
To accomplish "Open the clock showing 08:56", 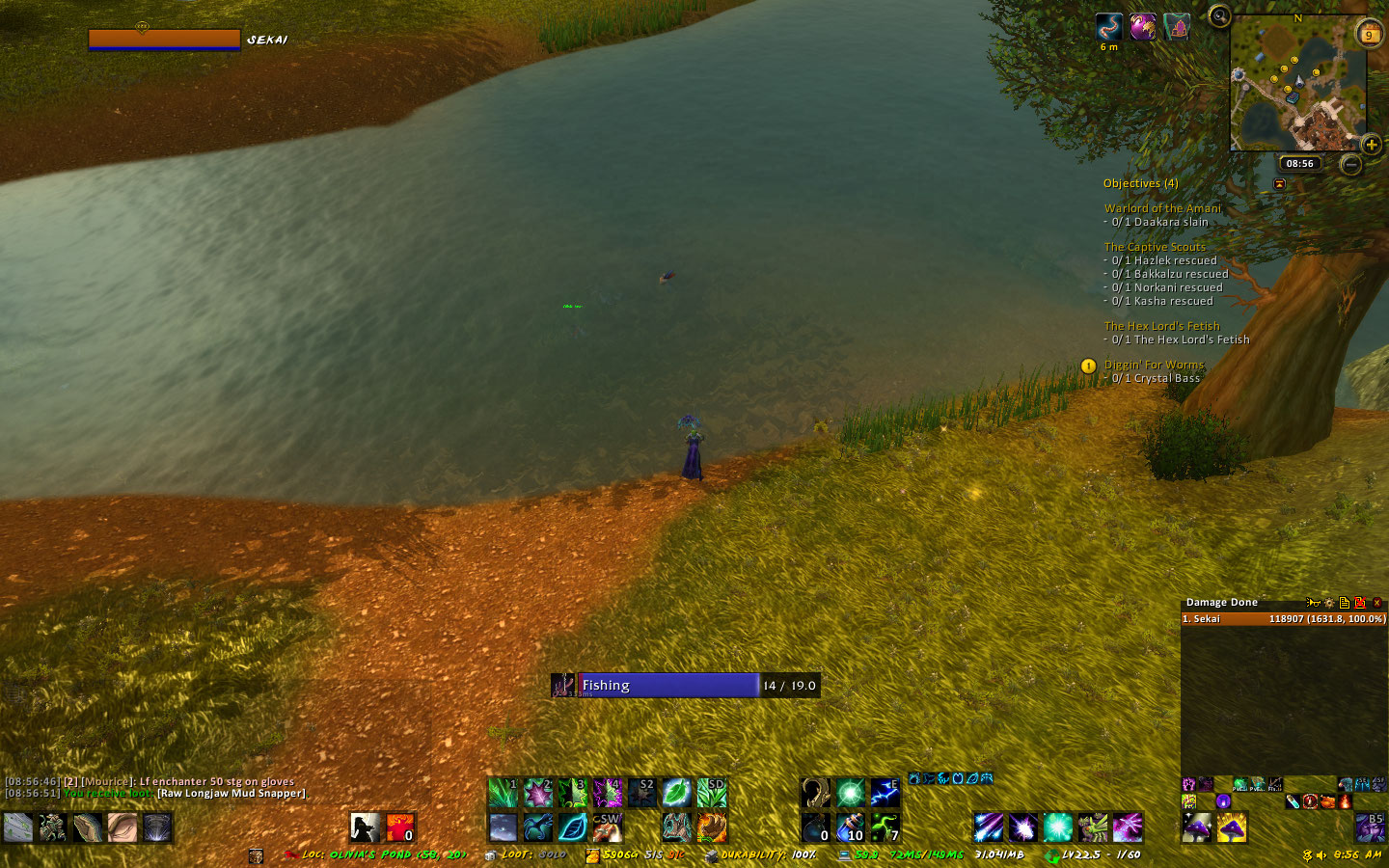I will tap(1299, 164).
